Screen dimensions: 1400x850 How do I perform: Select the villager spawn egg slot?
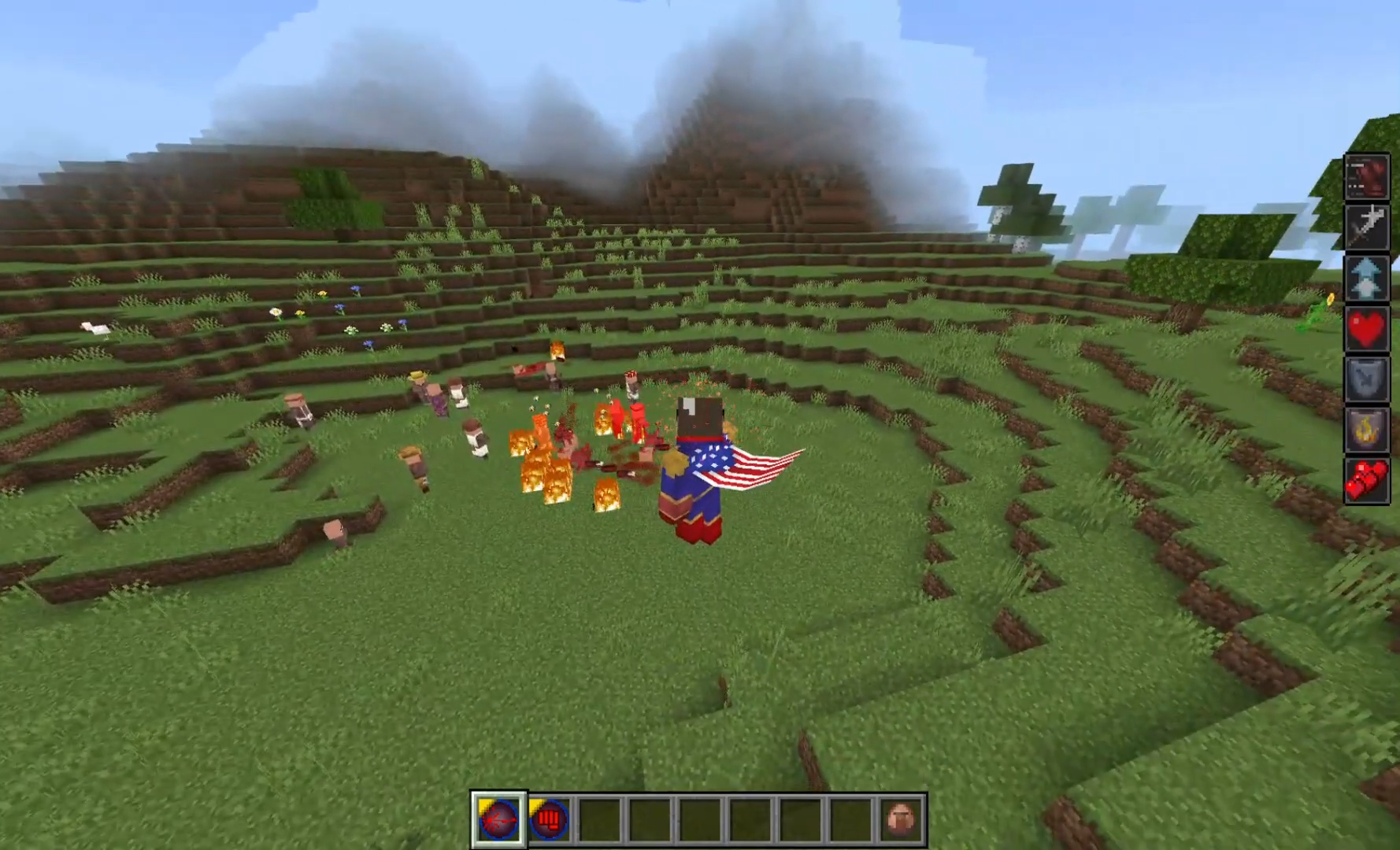click(902, 819)
